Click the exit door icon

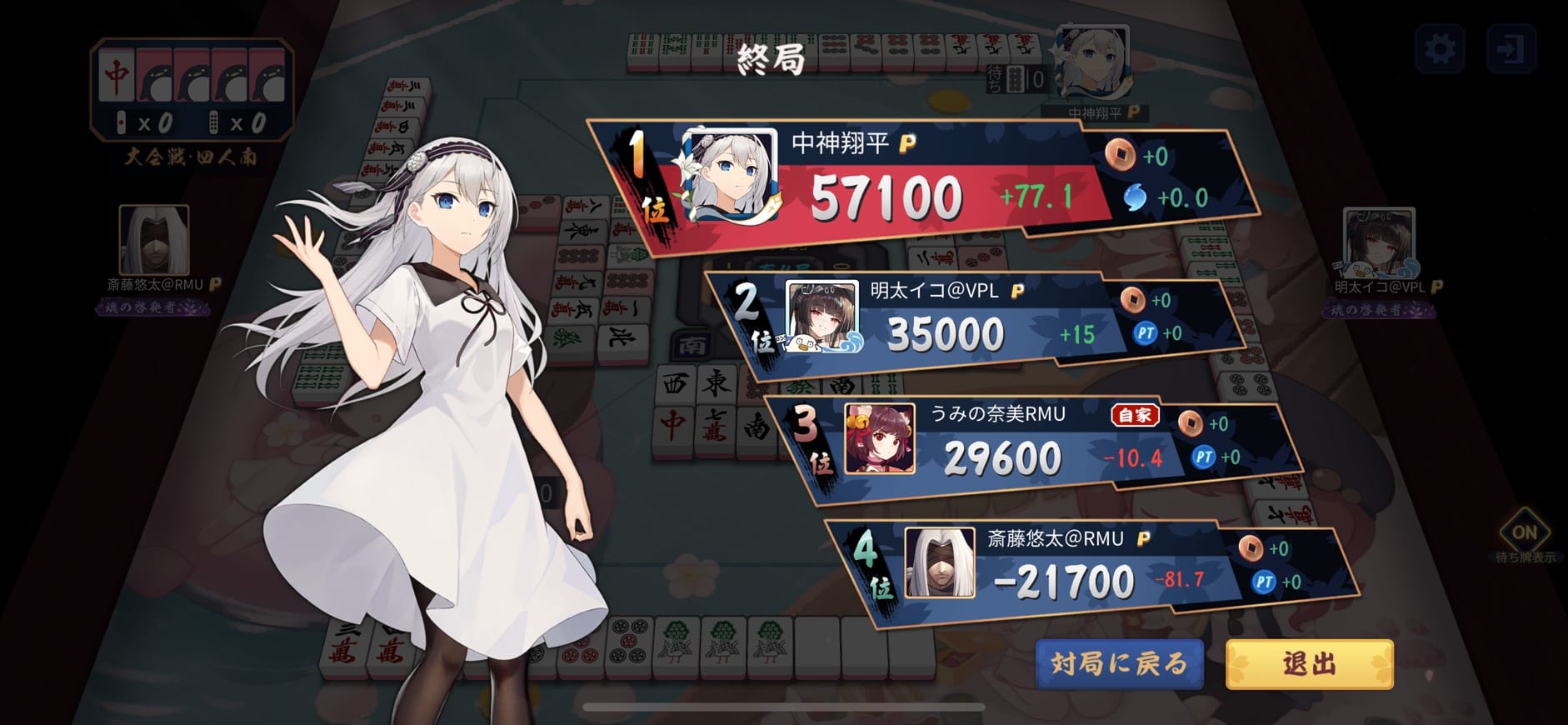click(x=1511, y=49)
